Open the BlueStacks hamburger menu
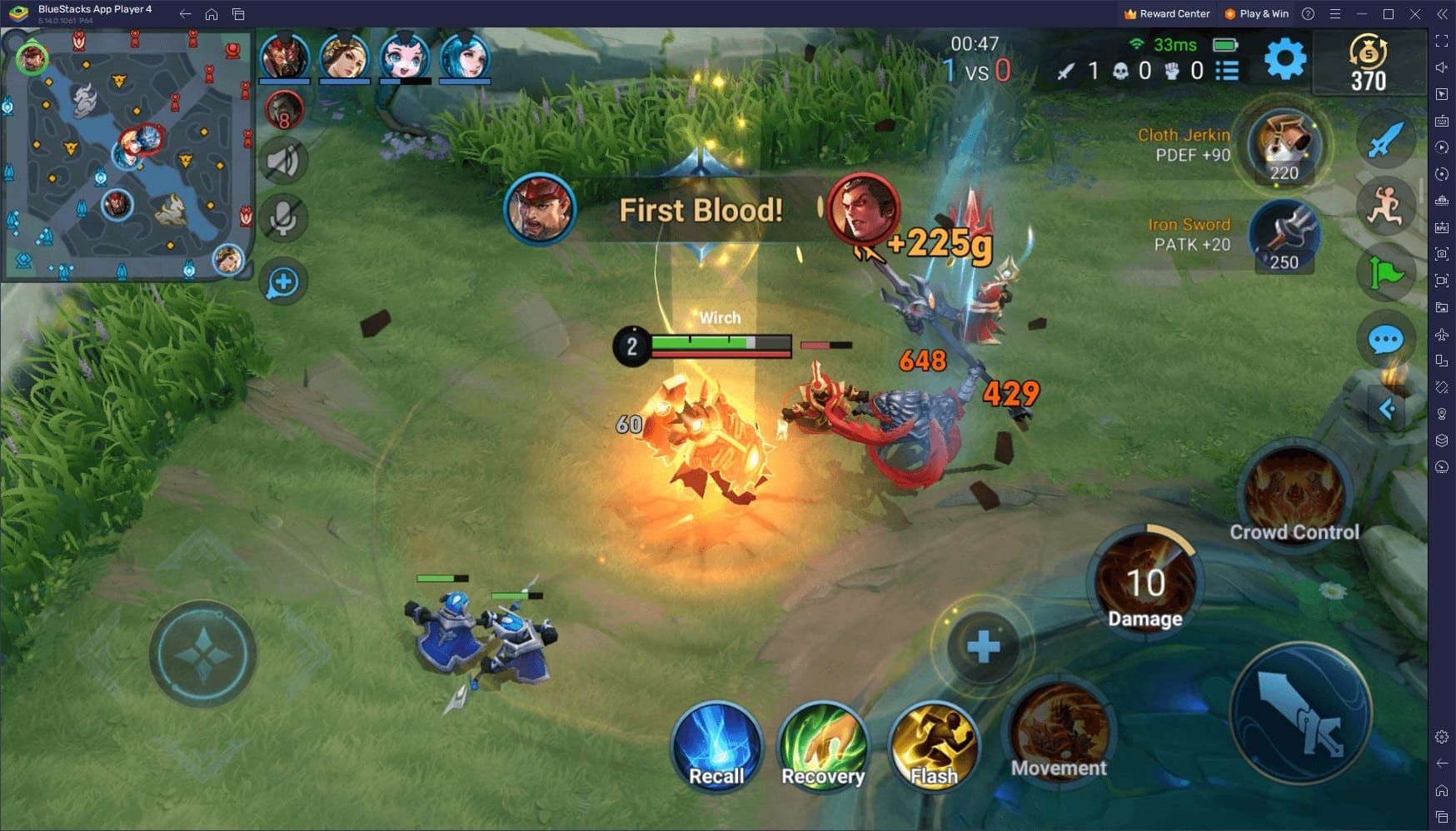 pyautogui.click(x=1334, y=14)
